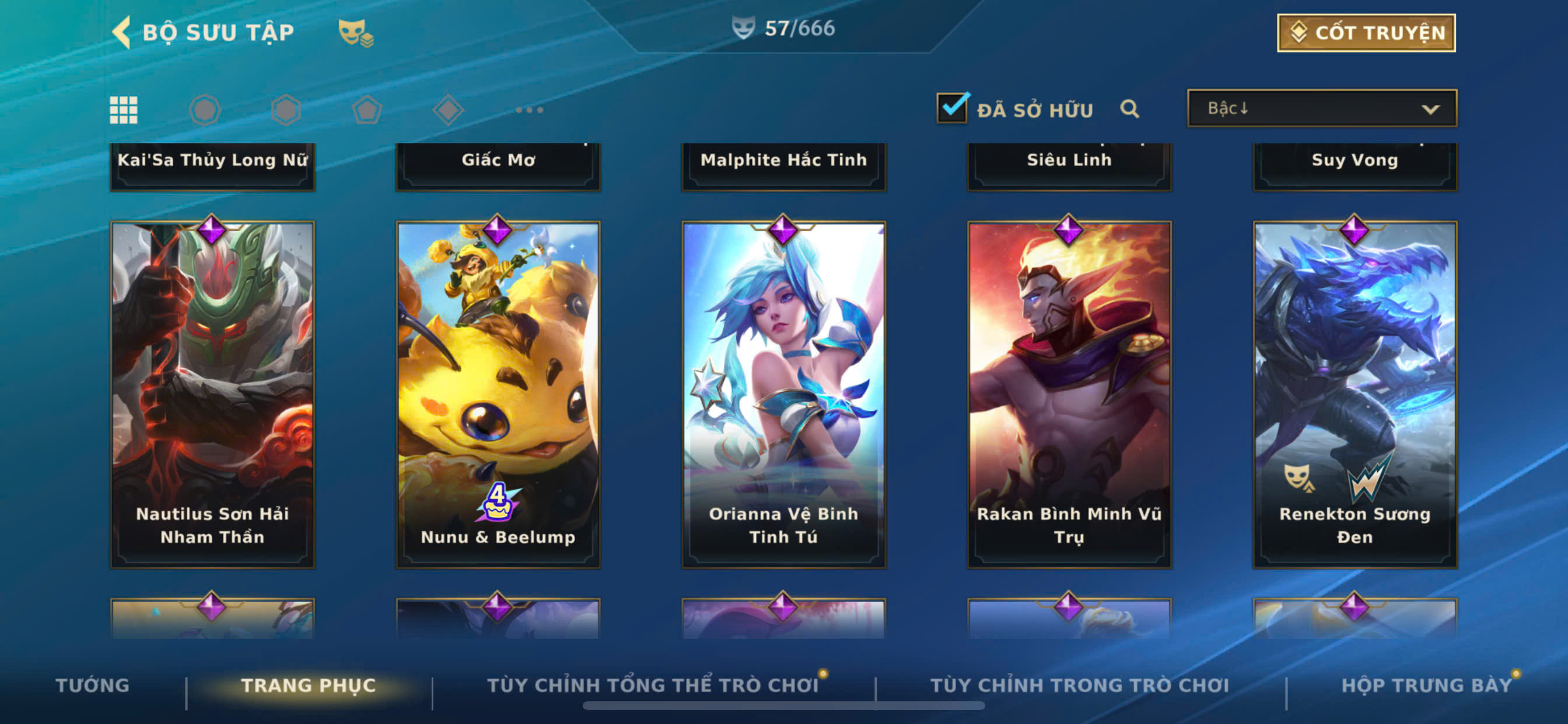Screen dimensions: 1568x724
Task: Open the Cốt Truyện button
Action: 1366,33
